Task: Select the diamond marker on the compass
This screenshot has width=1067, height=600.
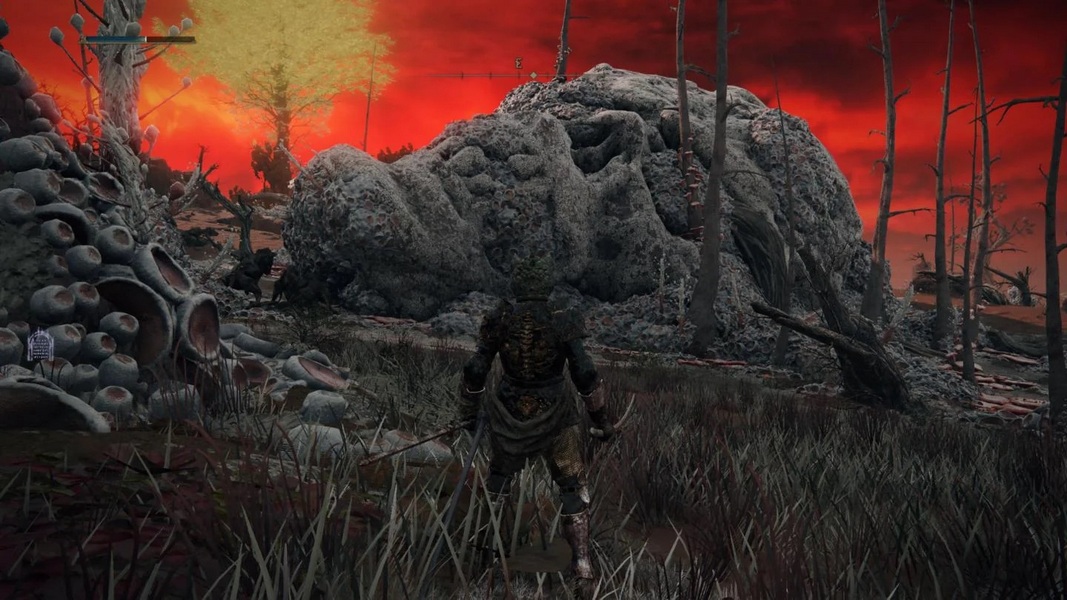Action: pos(533,75)
